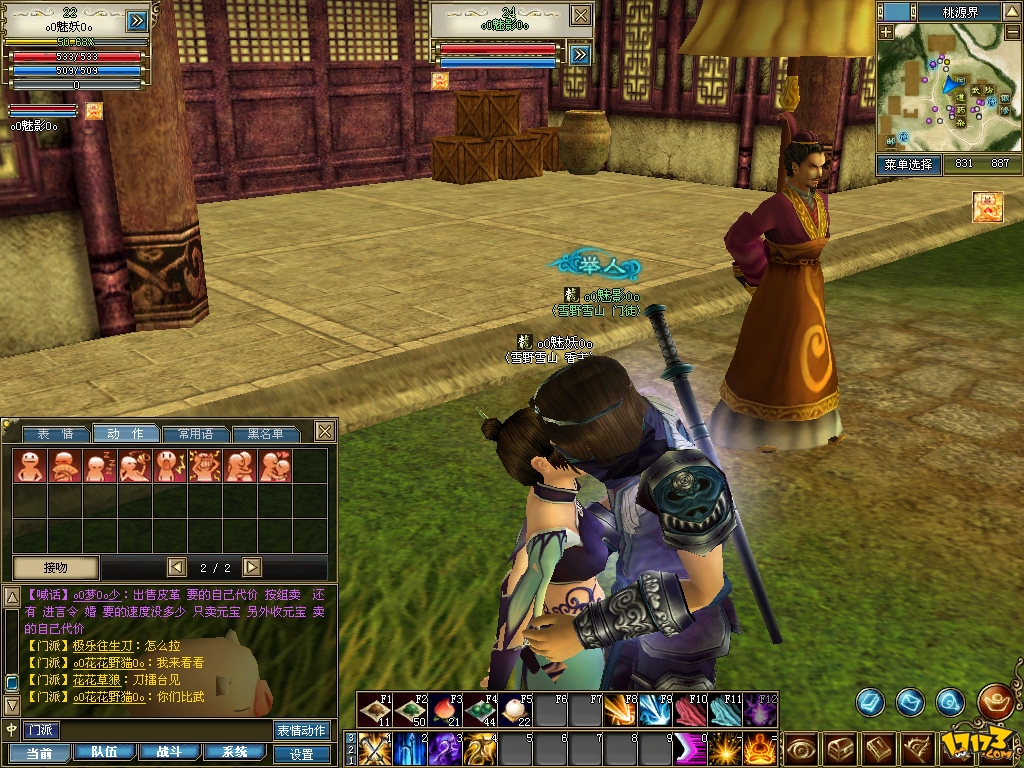
Task: Click the 接吻 kiss action button
Action: coord(56,567)
